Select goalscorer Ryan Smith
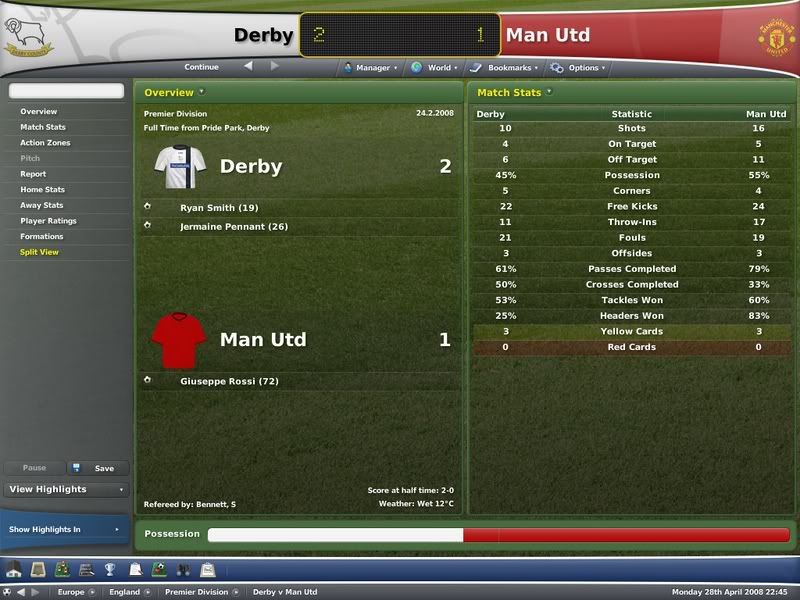The width and height of the screenshot is (800, 600). (219, 208)
